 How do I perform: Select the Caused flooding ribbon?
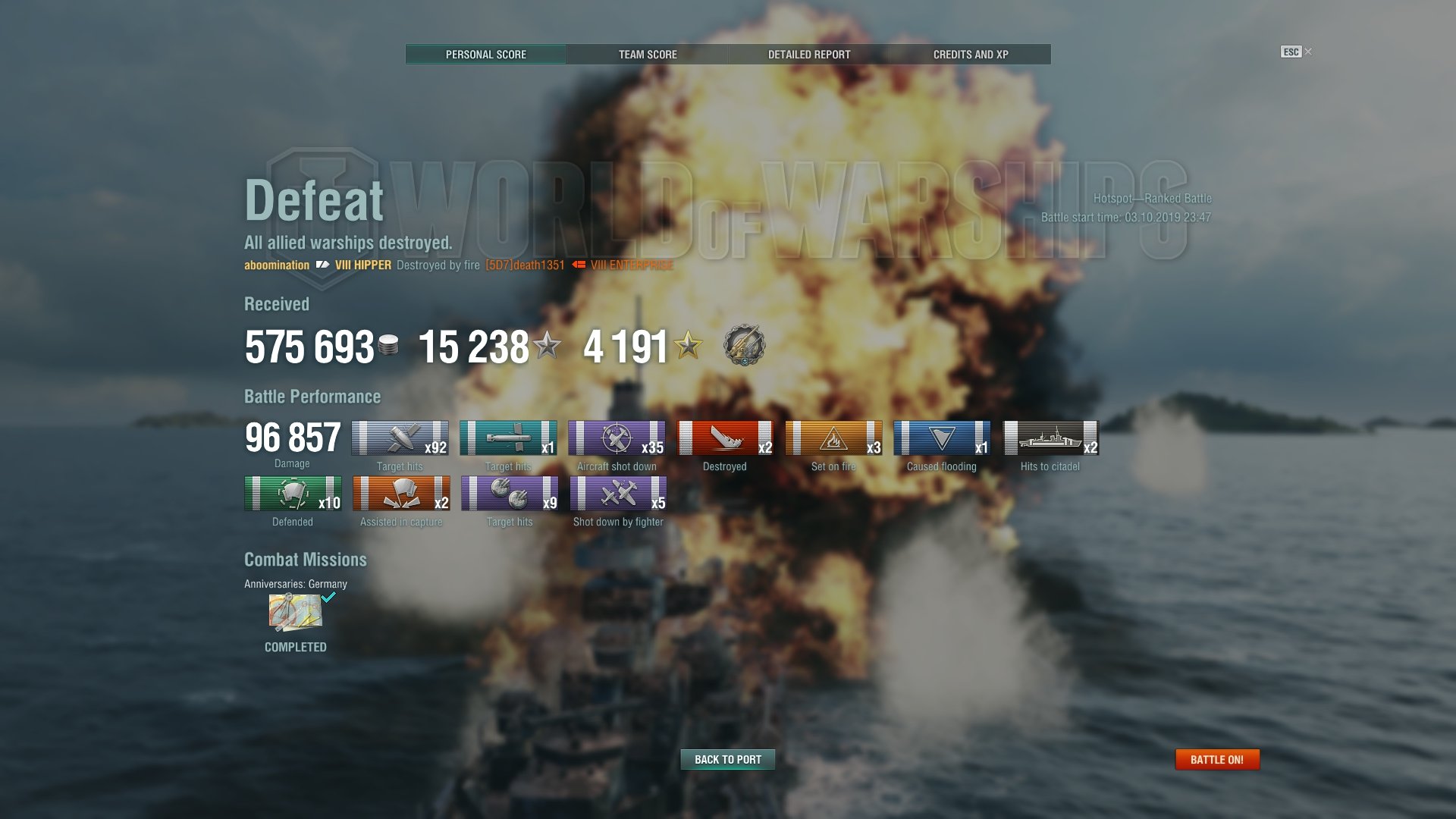[x=942, y=438]
